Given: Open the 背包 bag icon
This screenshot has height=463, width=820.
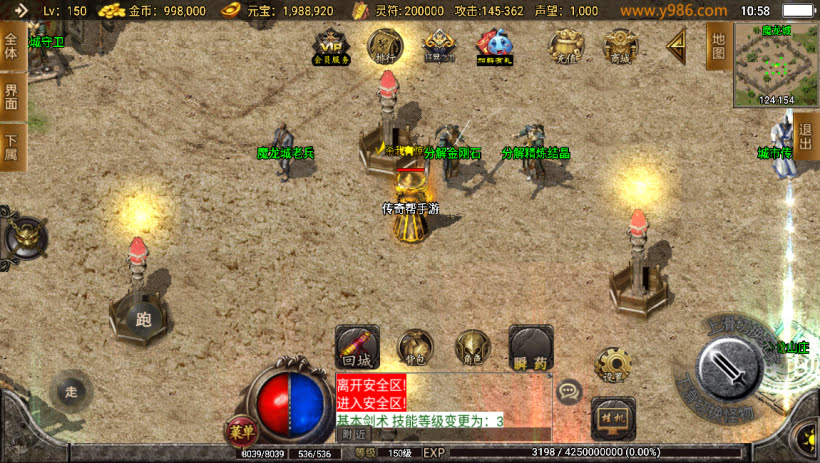Looking at the screenshot, I should 415,346.
